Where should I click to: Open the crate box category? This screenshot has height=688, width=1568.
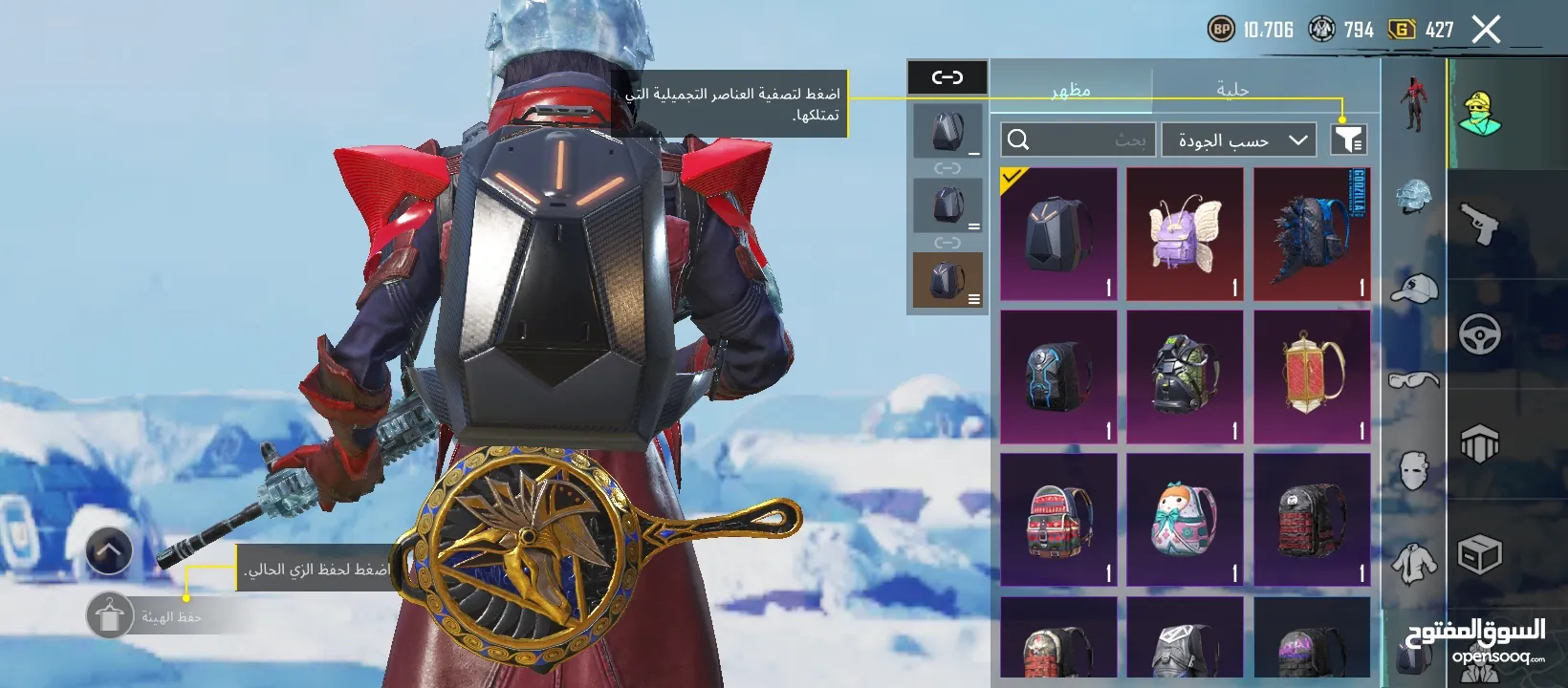coord(1479,554)
